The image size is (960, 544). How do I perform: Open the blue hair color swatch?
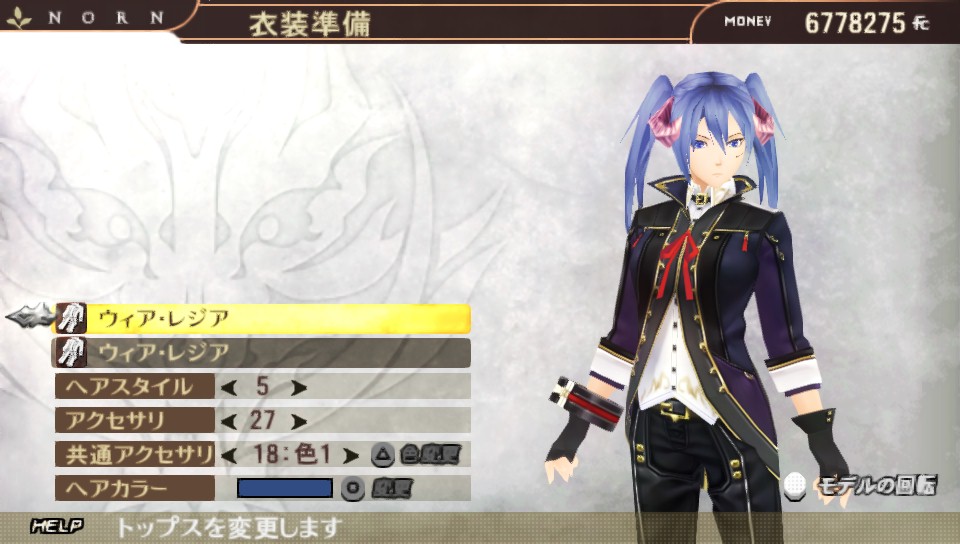pyautogui.click(x=284, y=489)
